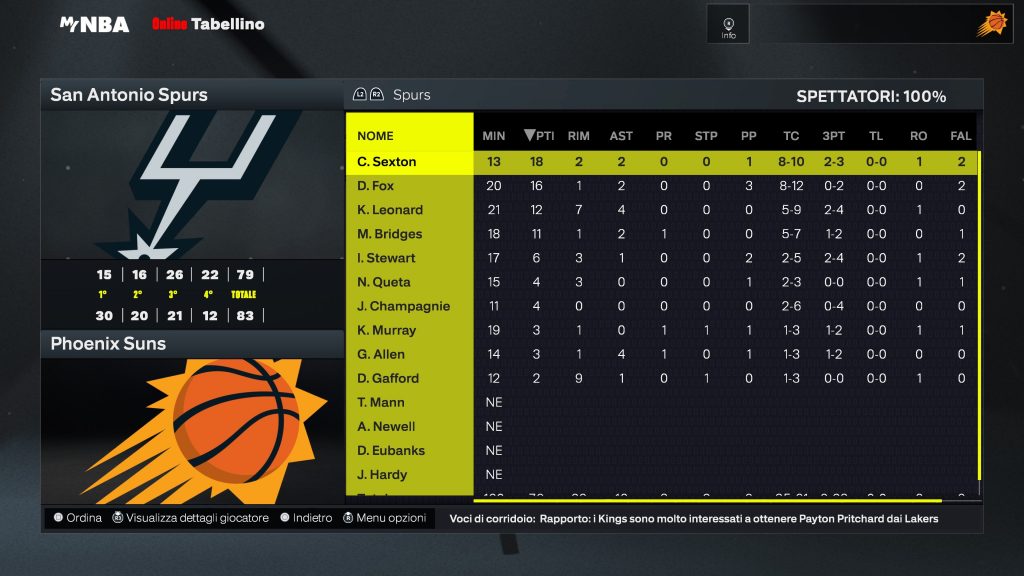Screen dimensions: 1024x576
Task: Pick the M. Bridges stat row
Action: click(390, 234)
